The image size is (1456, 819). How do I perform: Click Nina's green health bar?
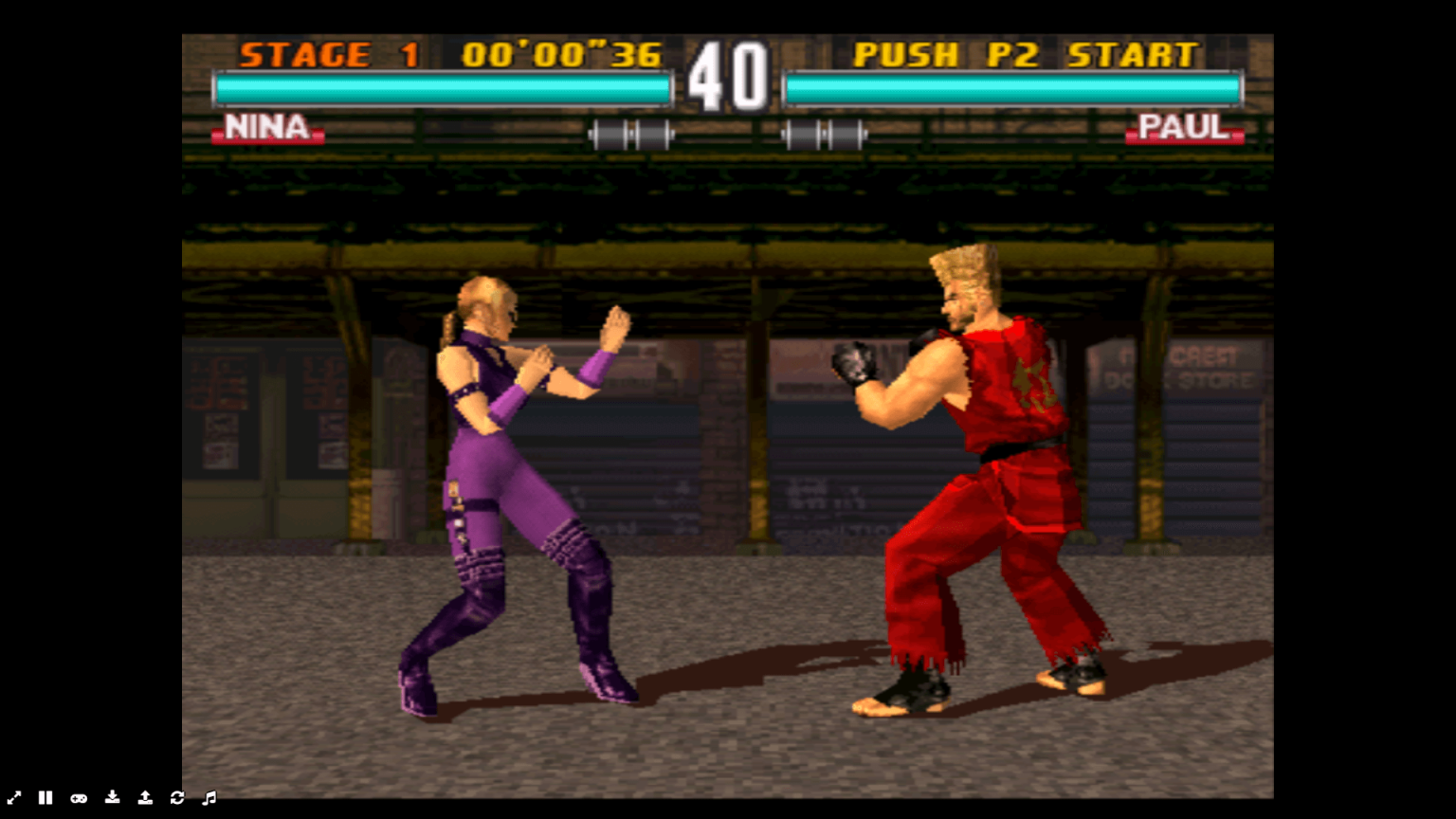[441, 85]
